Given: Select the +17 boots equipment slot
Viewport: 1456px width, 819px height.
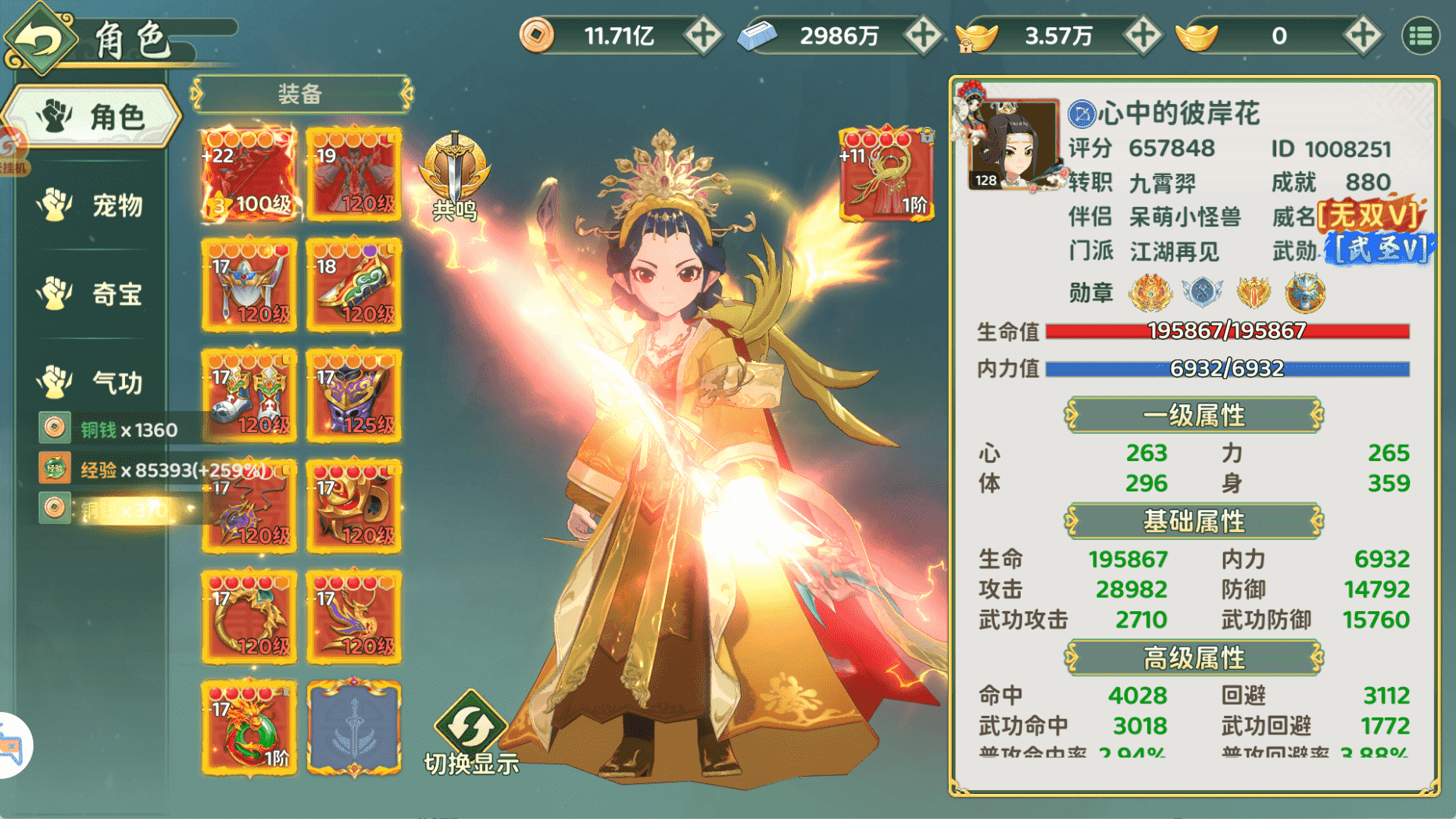Looking at the screenshot, I should point(249,396).
